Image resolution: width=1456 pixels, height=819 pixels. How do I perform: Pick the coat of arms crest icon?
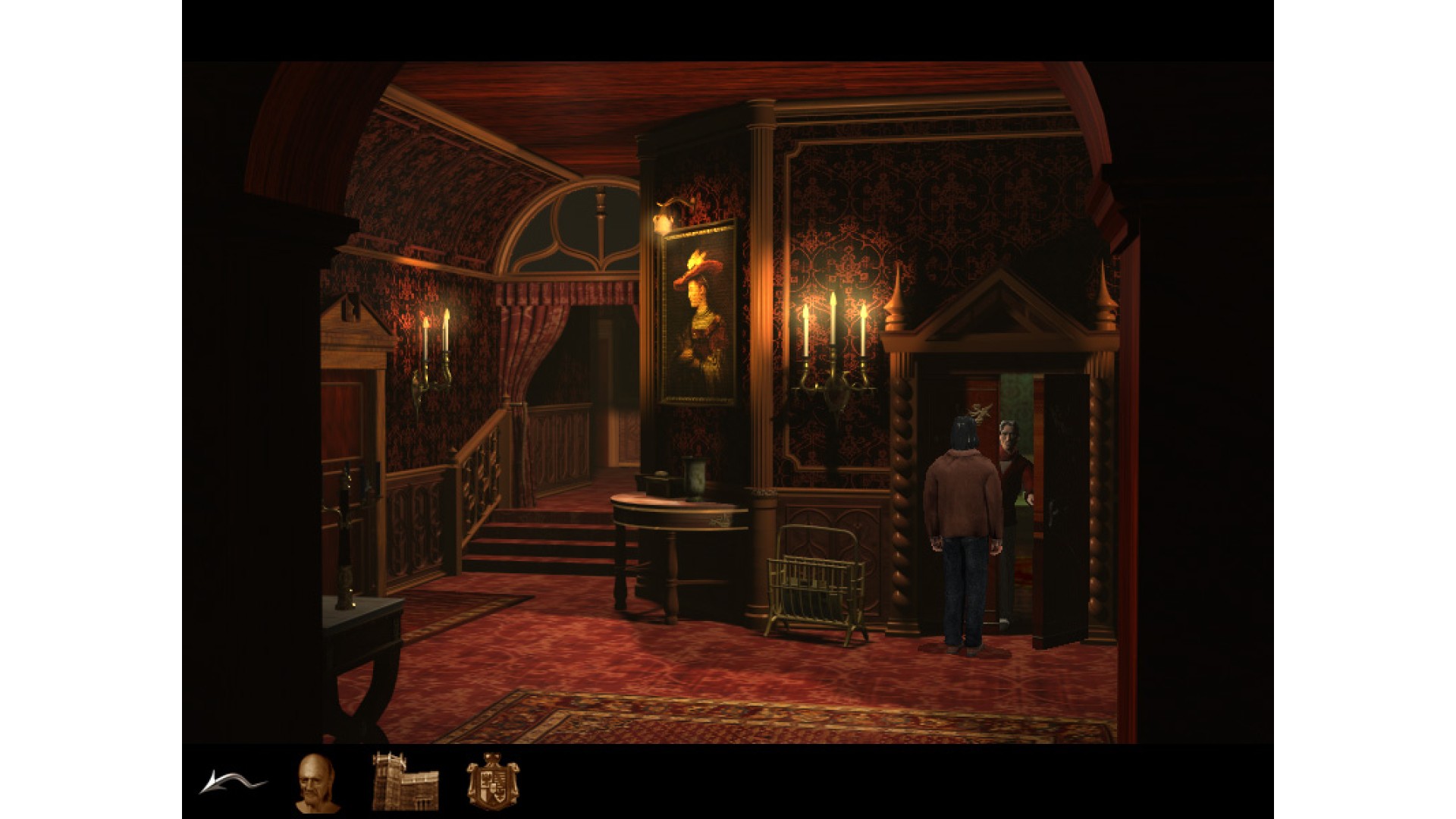click(x=492, y=782)
